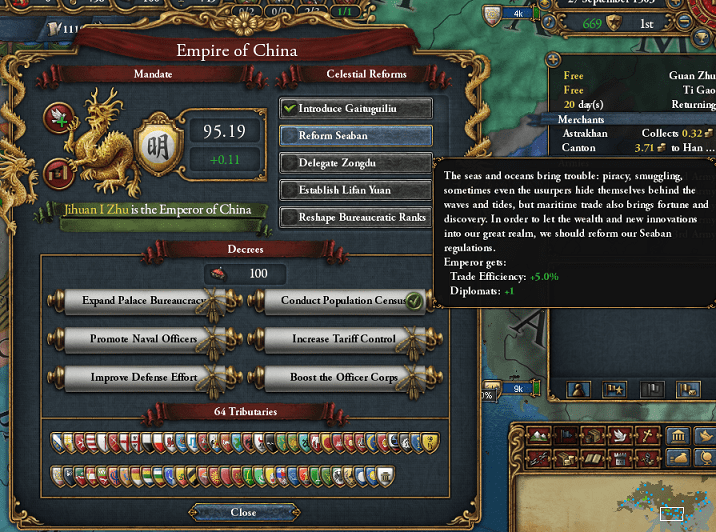The image size is (716, 532).
Task: Enact the Improve Defense Effort decree
Action: pyautogui.click(x=147, y=377)
